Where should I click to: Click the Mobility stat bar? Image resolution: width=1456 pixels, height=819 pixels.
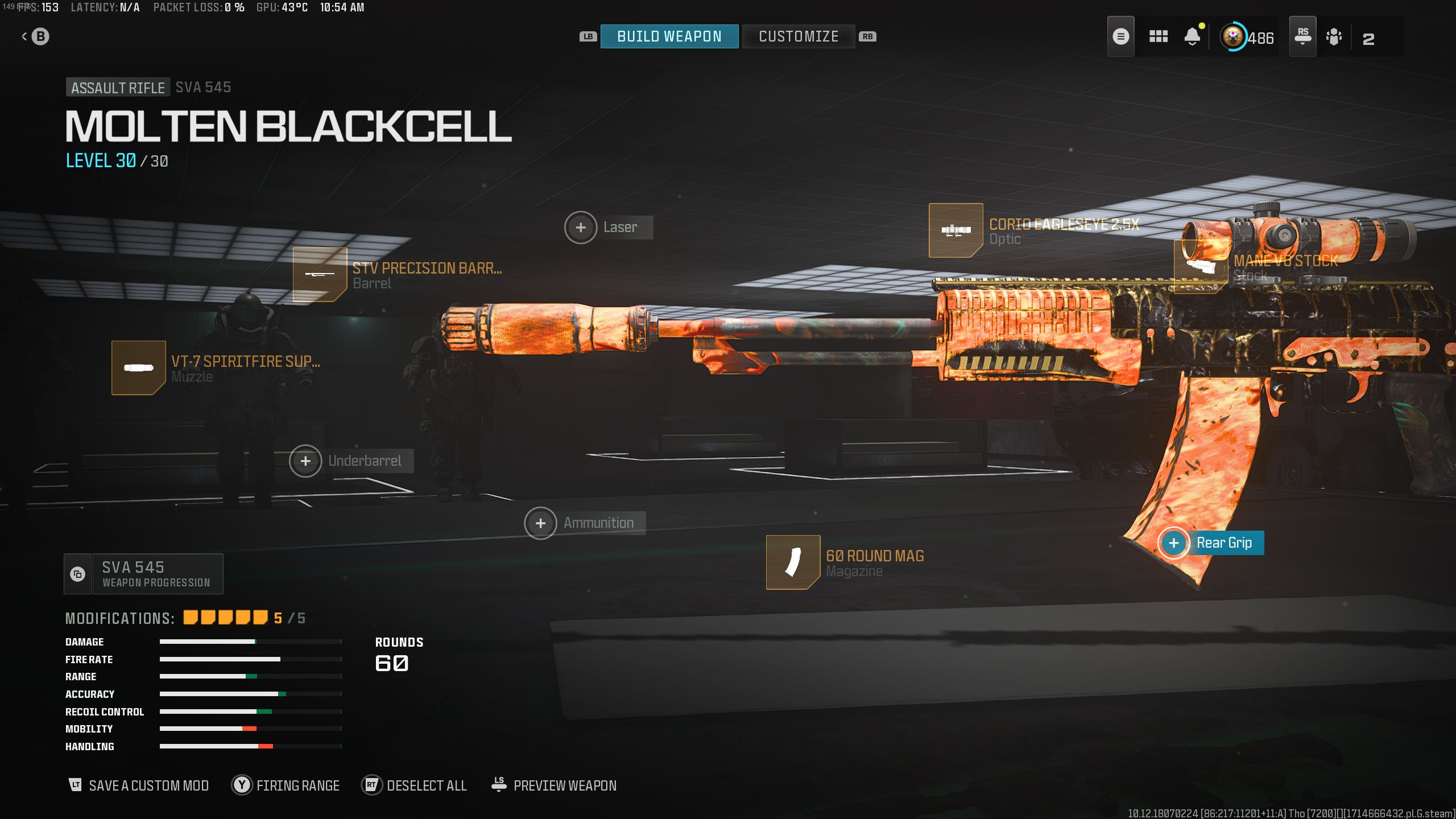pos(250,728)
